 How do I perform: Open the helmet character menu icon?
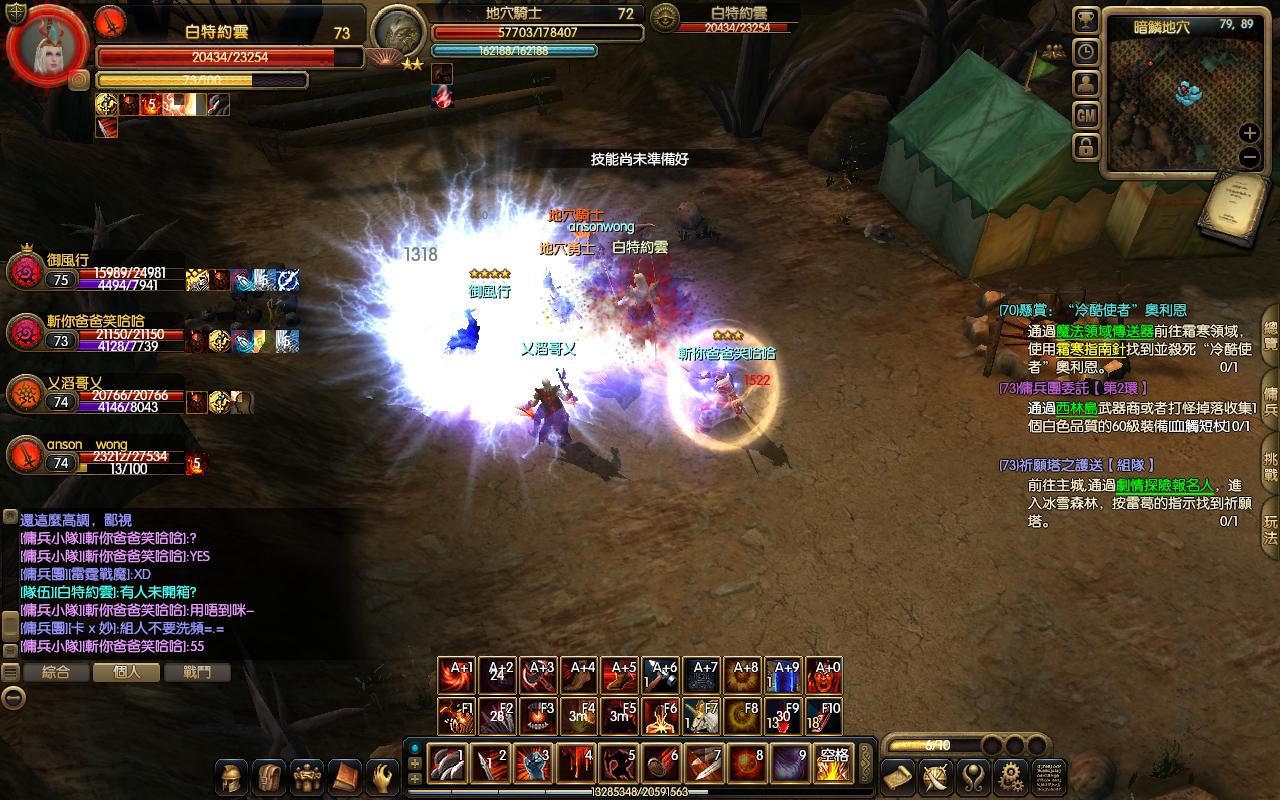[x=233, y=776]
